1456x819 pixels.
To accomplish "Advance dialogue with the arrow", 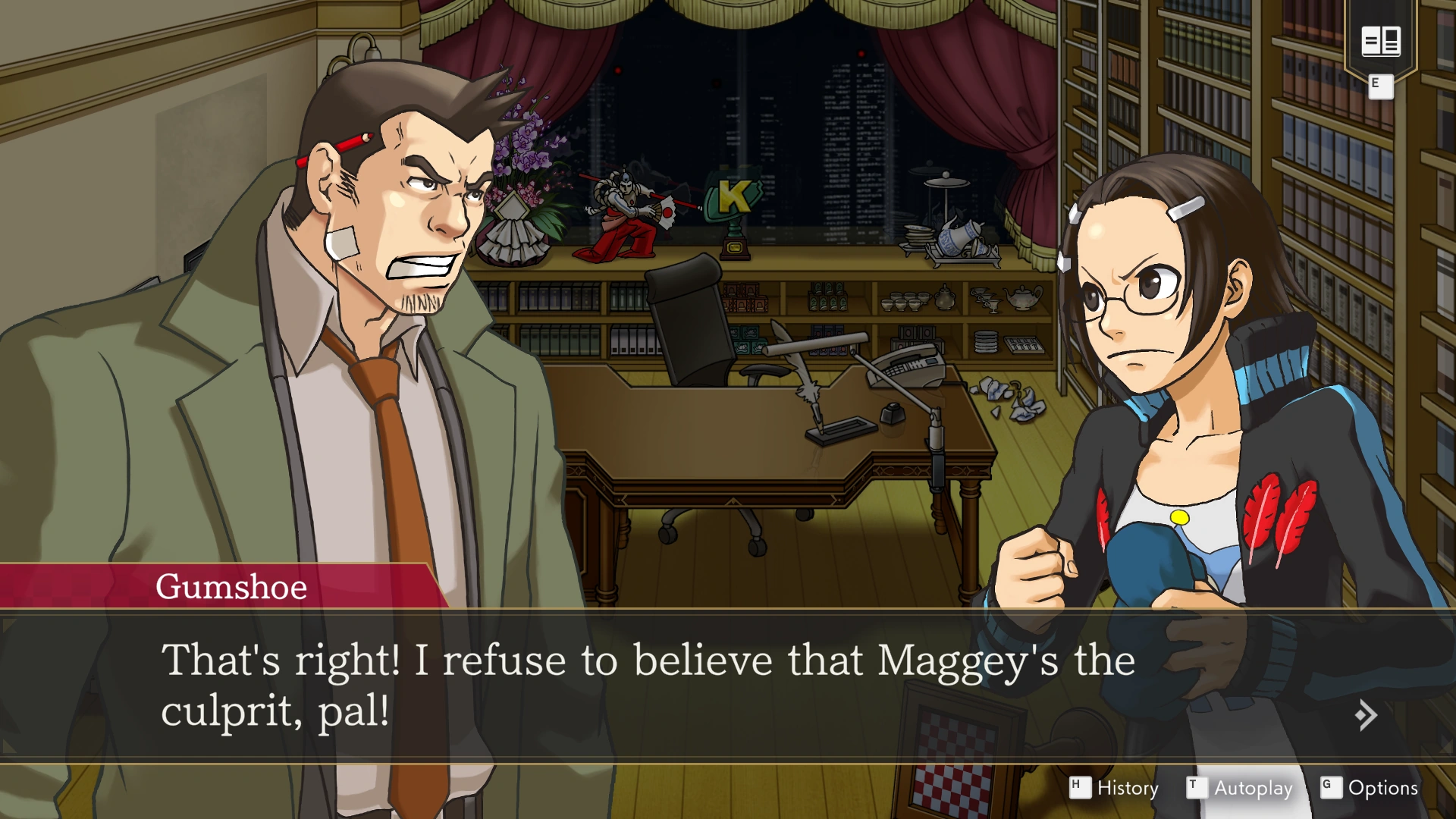I will pos(1365,715).
